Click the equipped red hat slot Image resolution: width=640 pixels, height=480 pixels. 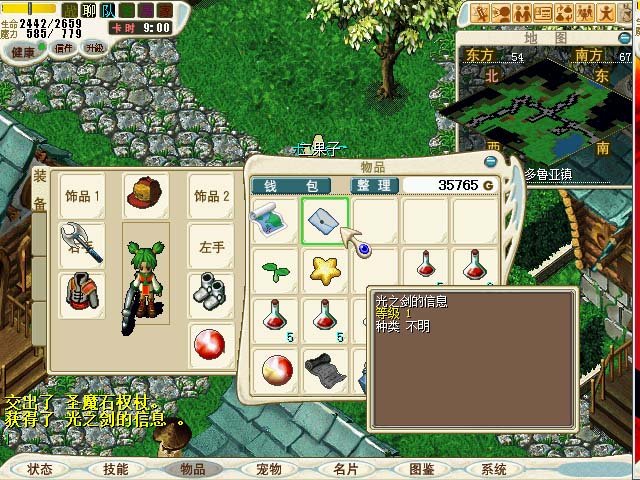click(x=146, y=196)
